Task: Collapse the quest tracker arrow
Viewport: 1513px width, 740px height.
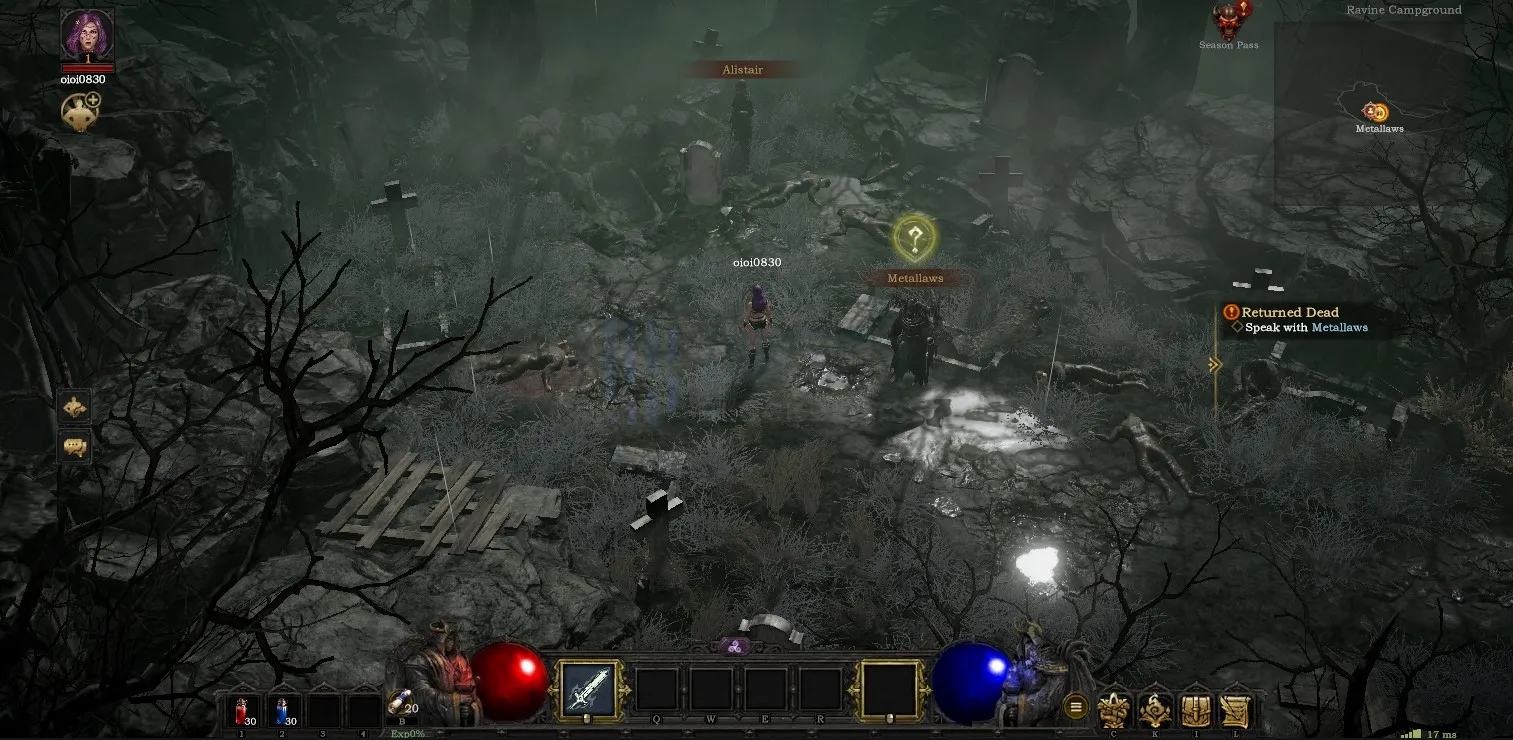Action: (x=1215, y=365)
